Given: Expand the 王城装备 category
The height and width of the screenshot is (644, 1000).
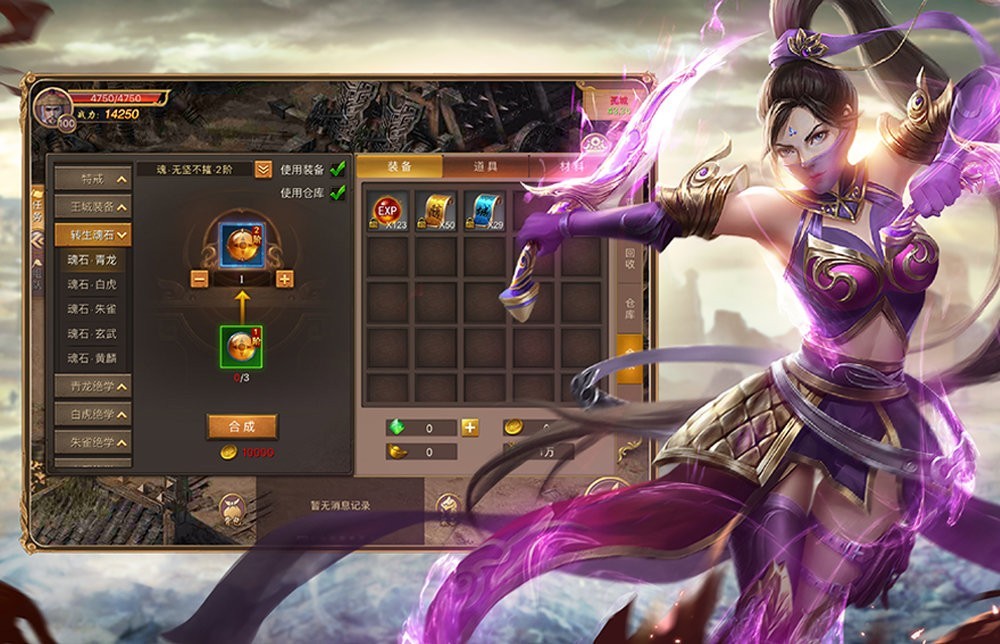Looking at the screenshot, I should coord(93,207).
